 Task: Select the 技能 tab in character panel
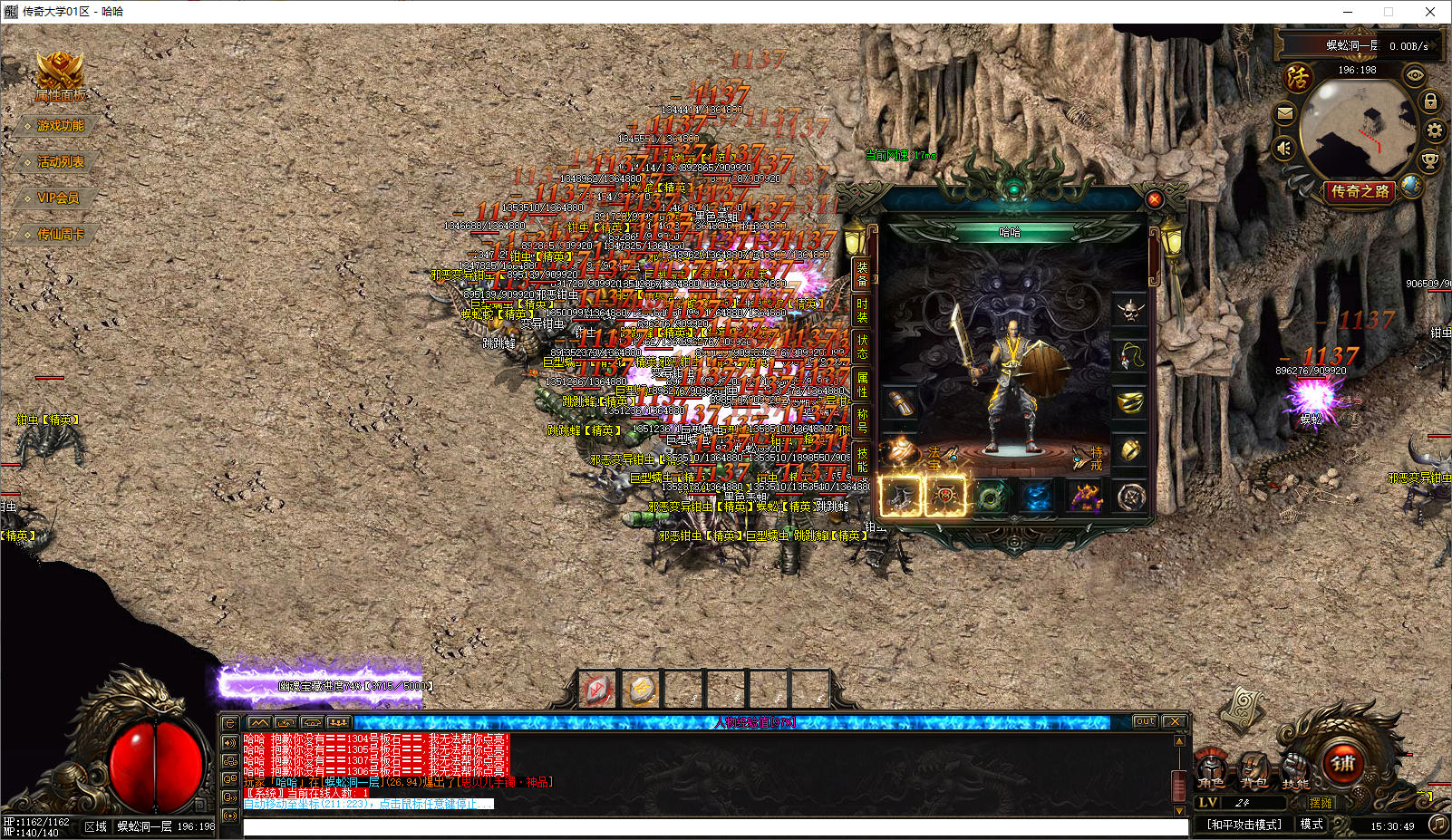[x=862, y=459]
